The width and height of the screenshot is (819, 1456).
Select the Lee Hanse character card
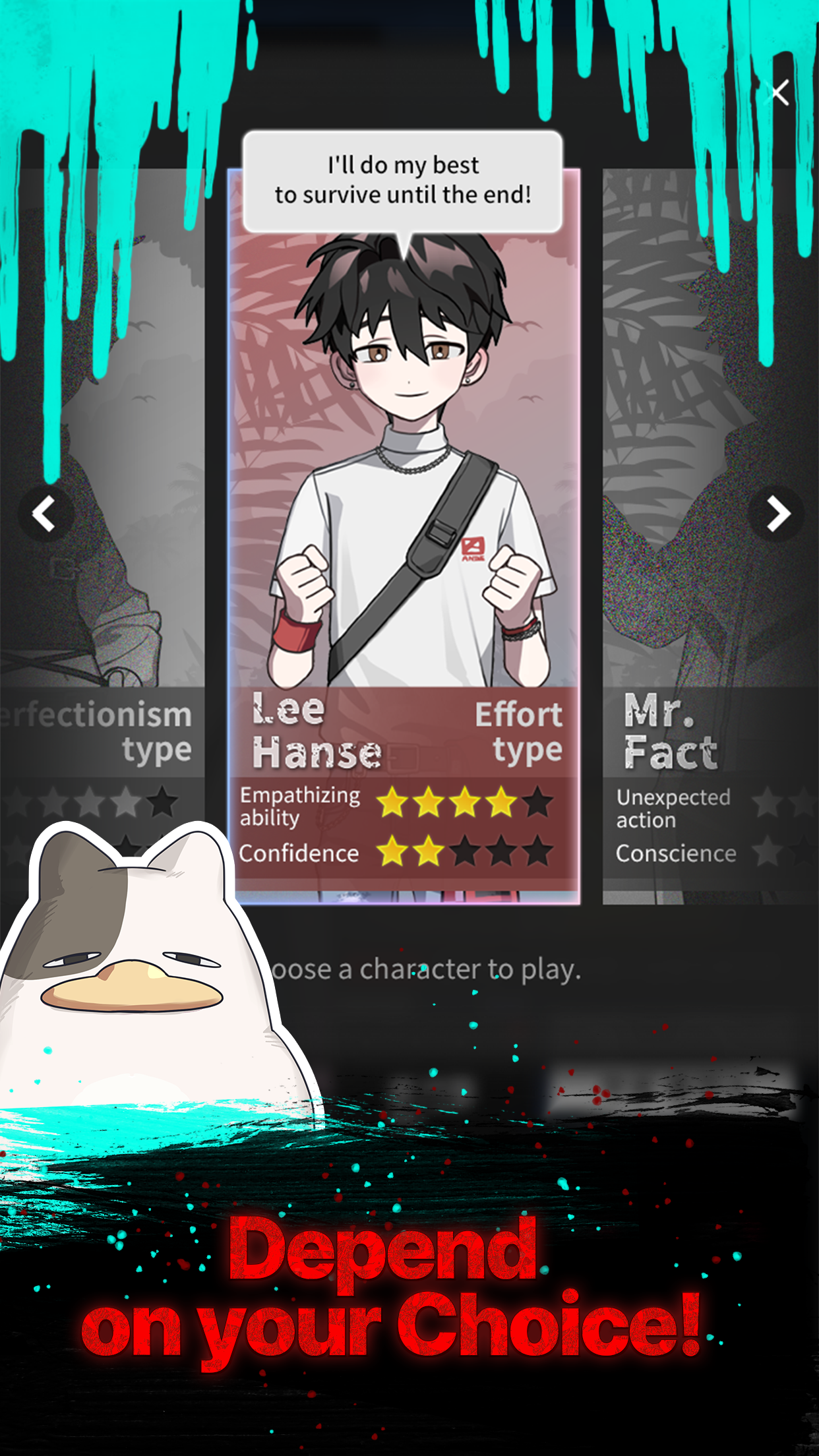[x=404, y=528]
